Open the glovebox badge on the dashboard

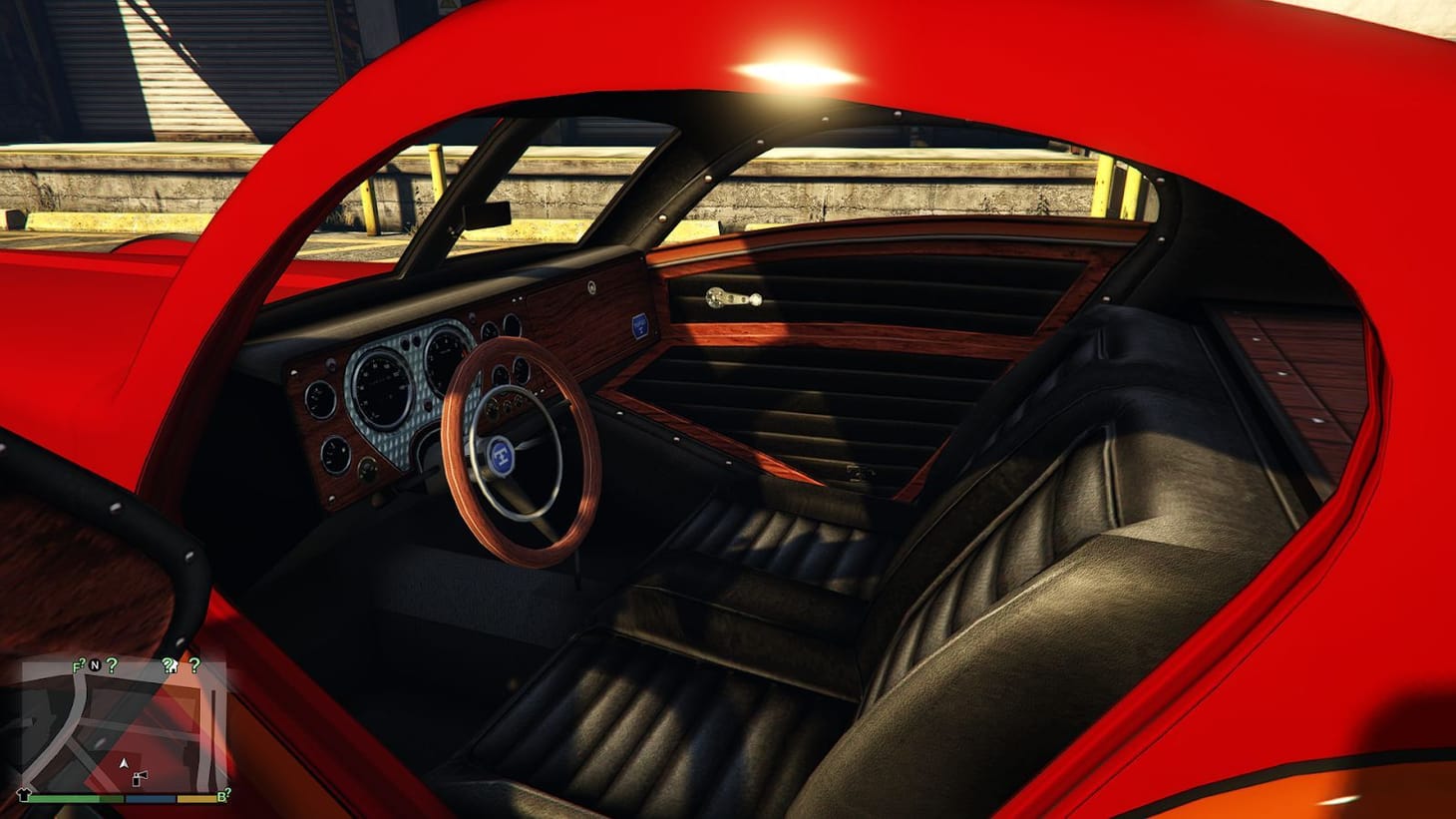(640, 325)
